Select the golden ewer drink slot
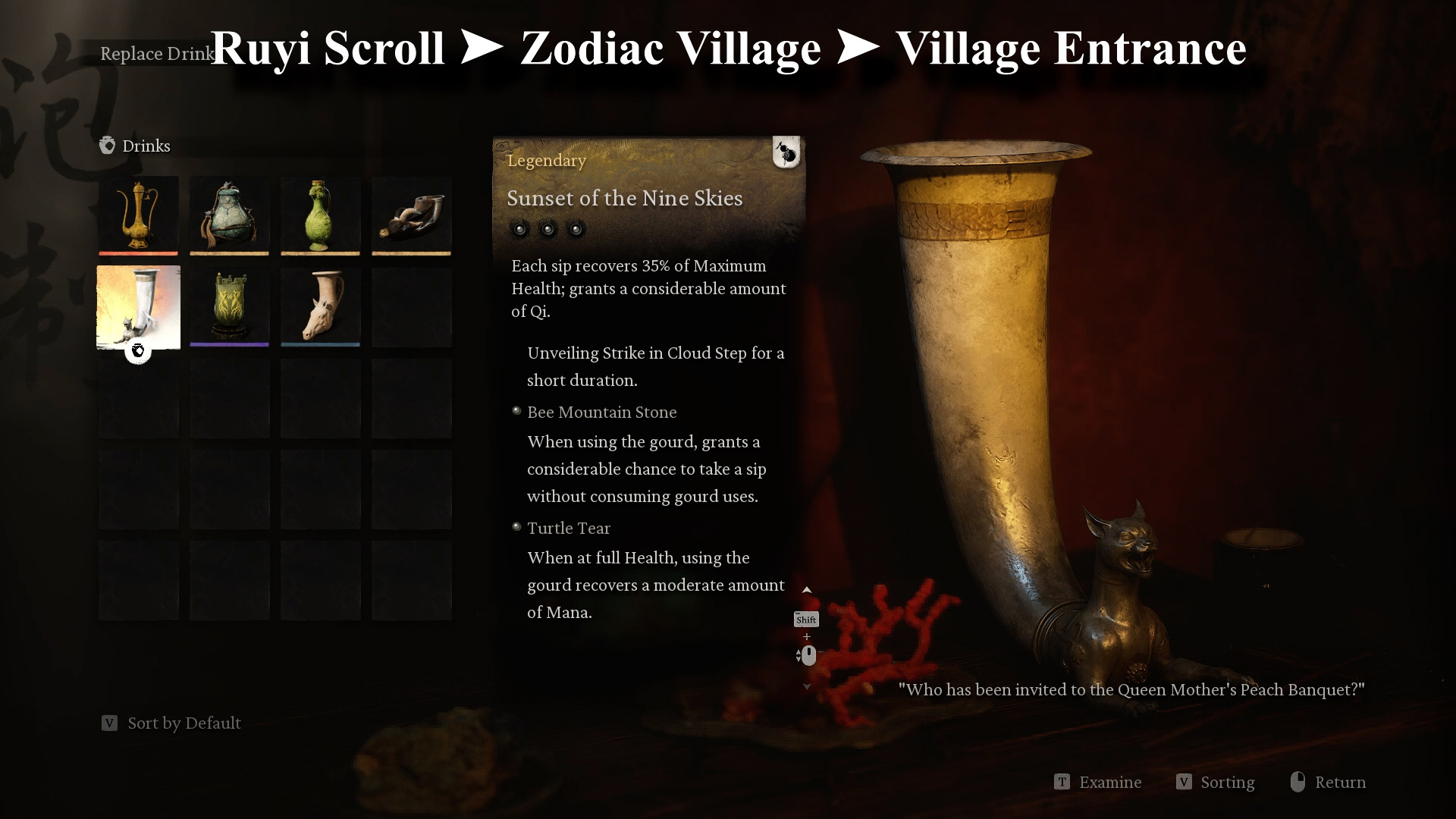 [x=138, y=215]
